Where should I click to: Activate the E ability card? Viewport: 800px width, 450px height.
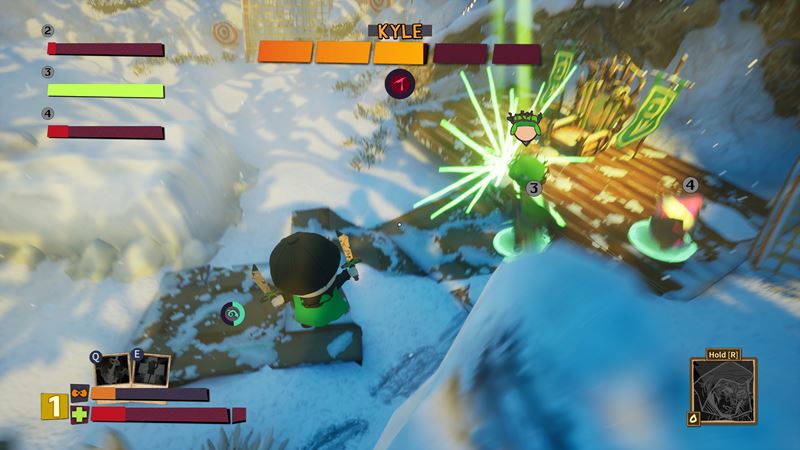(x=150, y=369)
